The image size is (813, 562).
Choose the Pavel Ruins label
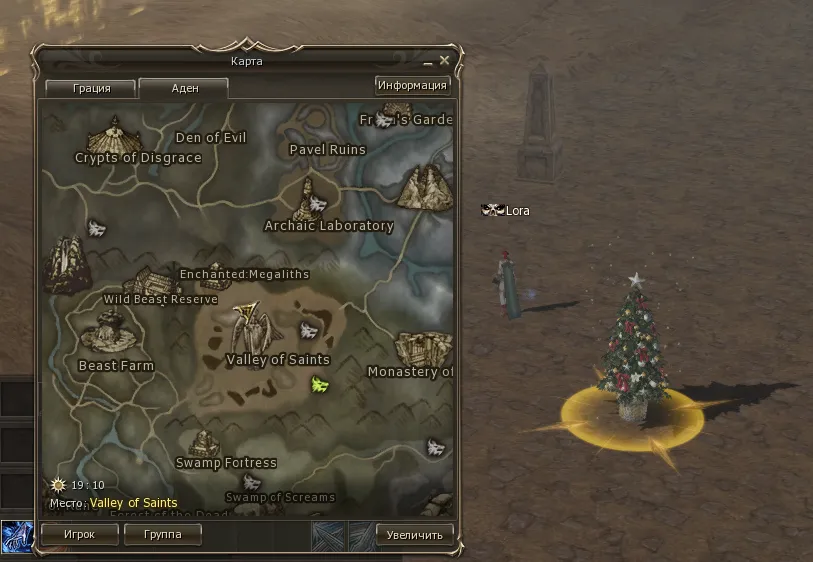pyautogui.click(x=327, y=150)
